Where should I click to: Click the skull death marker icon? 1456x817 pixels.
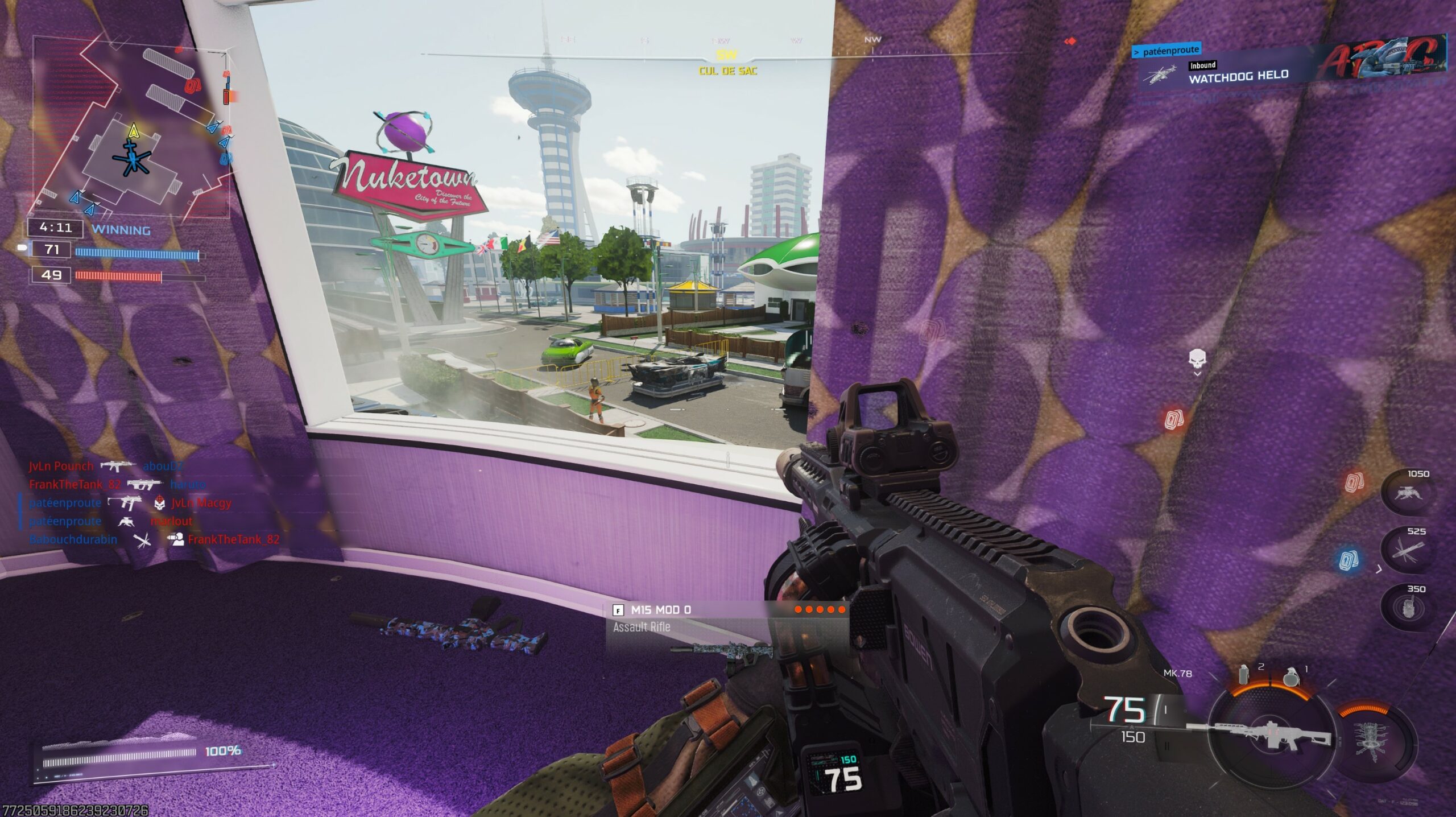click(x=1197, y=359)
